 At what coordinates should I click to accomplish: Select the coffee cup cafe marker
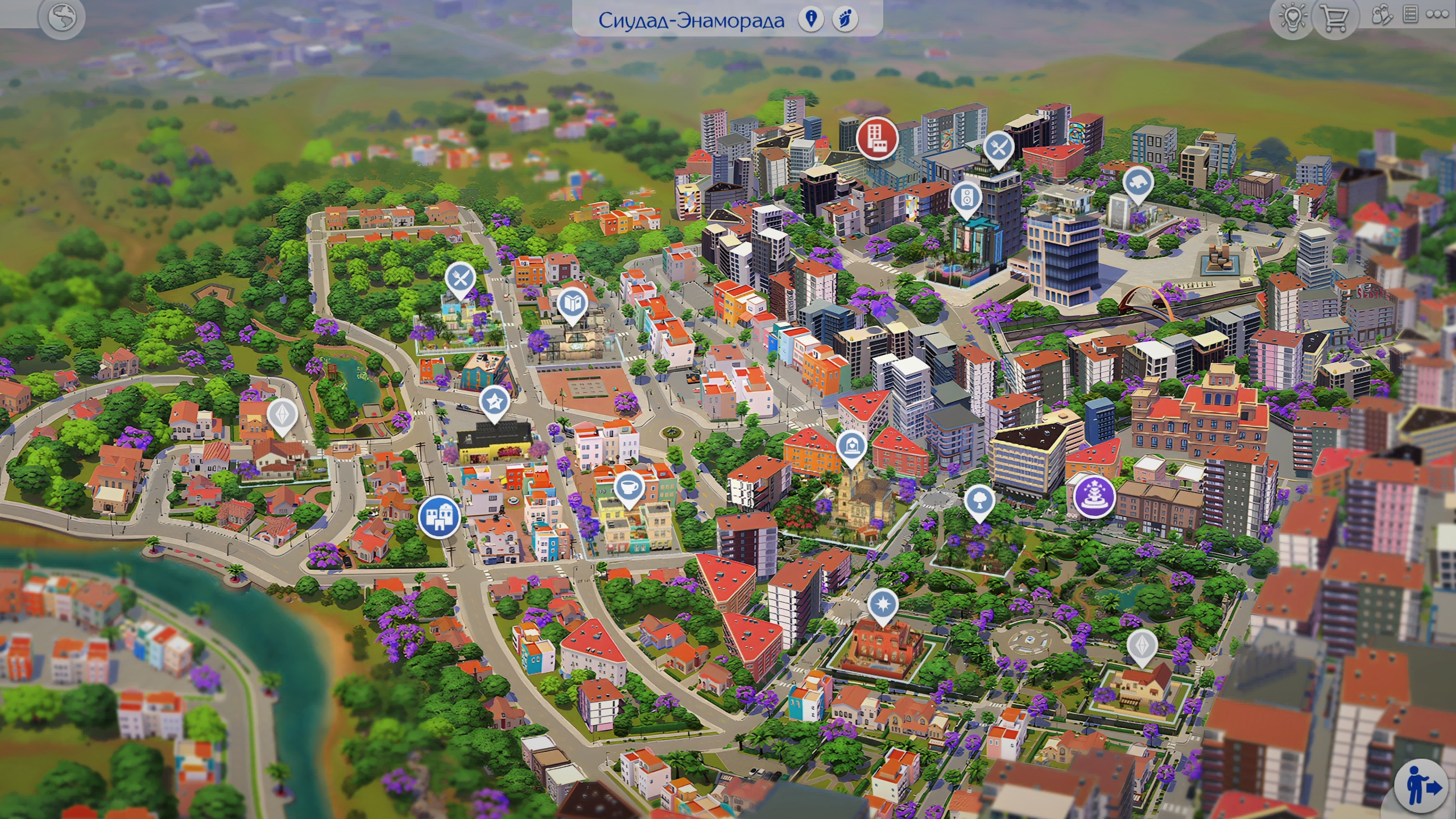pyautogui.click(x=629, y=487)
